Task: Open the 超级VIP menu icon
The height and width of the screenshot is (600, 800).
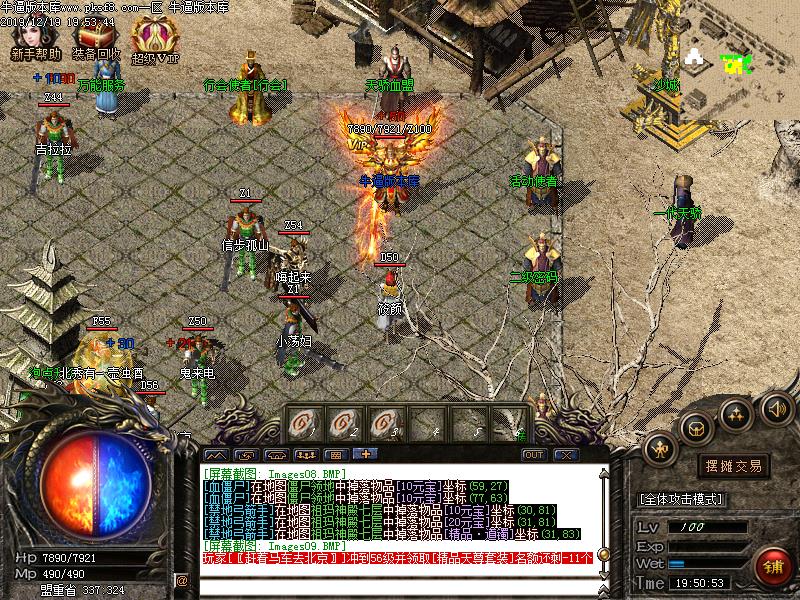Action: [x=155, y=38]
